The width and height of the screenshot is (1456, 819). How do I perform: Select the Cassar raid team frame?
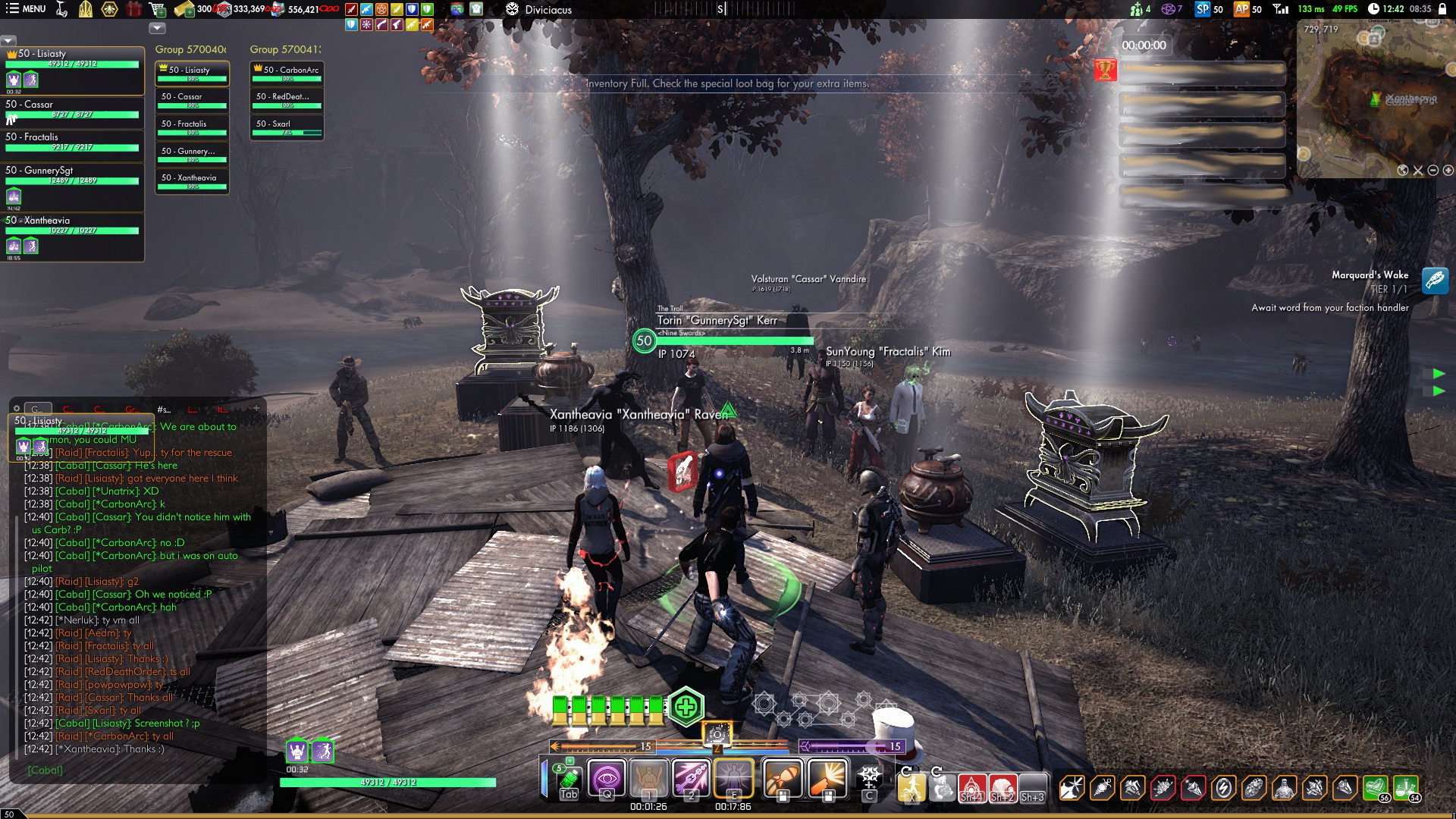[73, 110]
